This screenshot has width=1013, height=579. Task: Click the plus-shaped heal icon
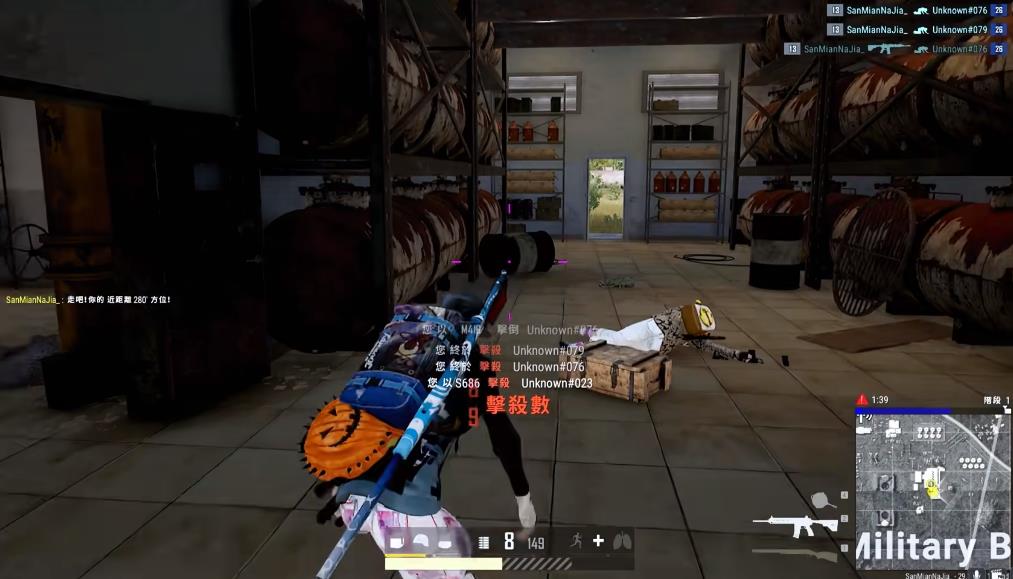pos(598,541)
